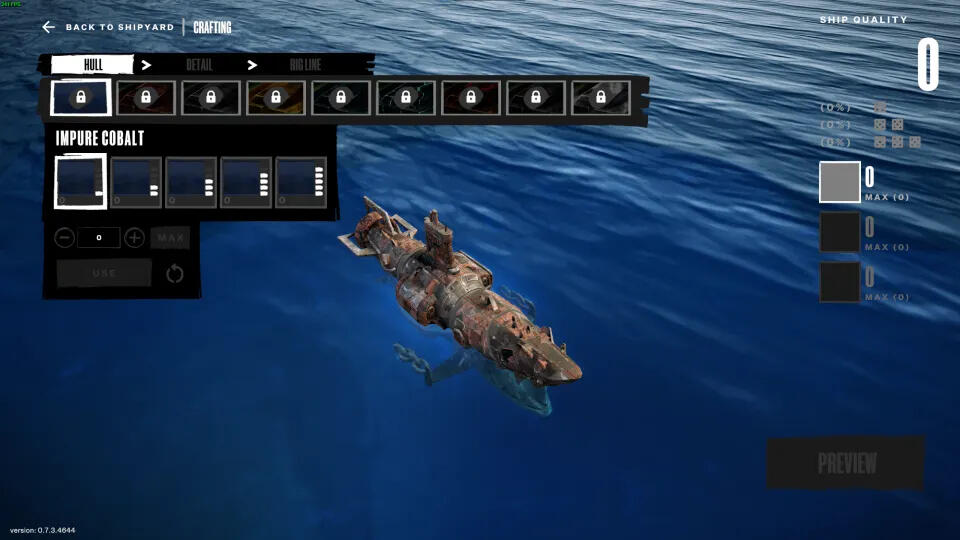The image size is (960, 540).
Task: Increase the material quantity with plus
Action: tap(134, 238)
